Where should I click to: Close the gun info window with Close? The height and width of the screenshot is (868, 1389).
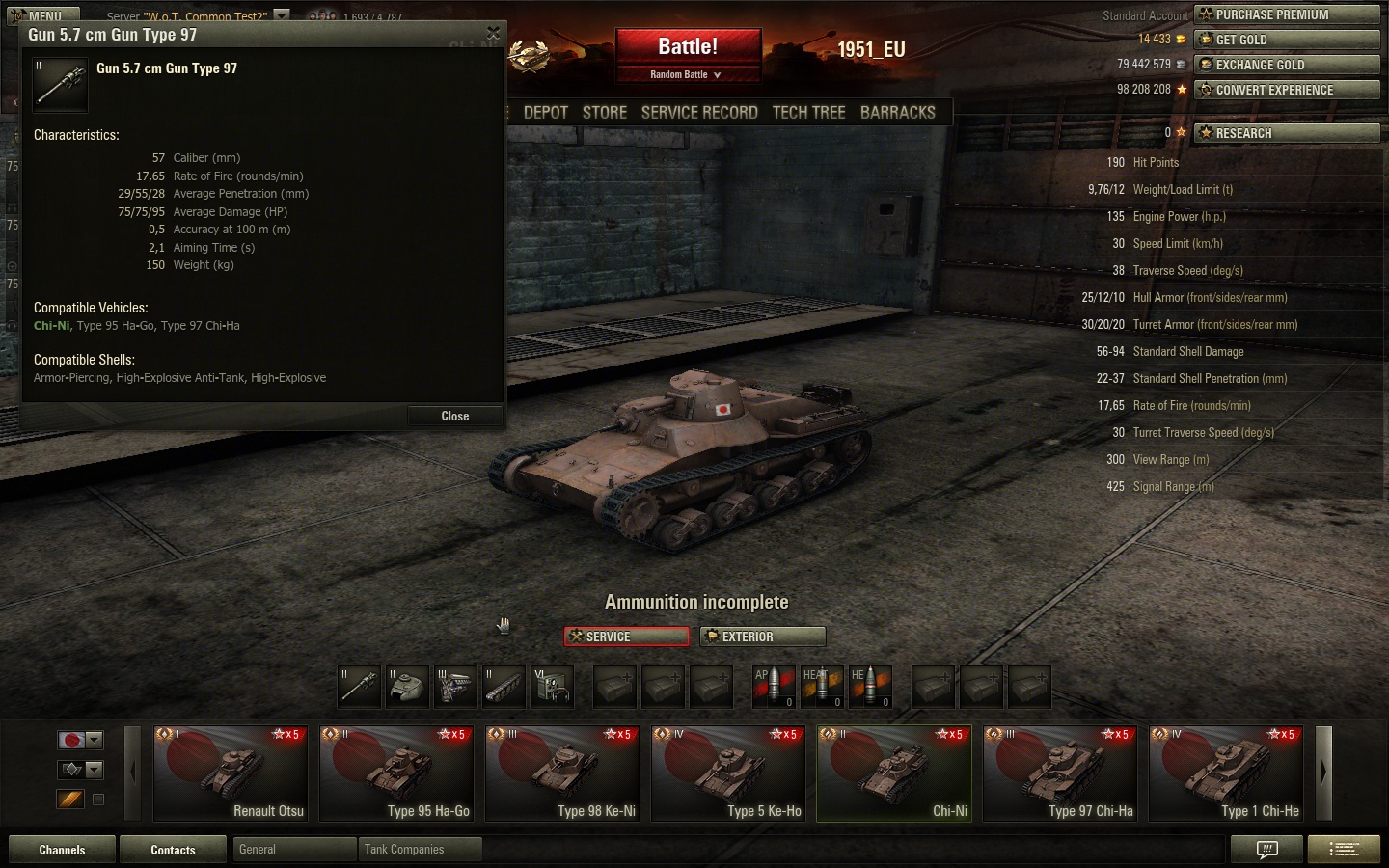tap(454, 417)
